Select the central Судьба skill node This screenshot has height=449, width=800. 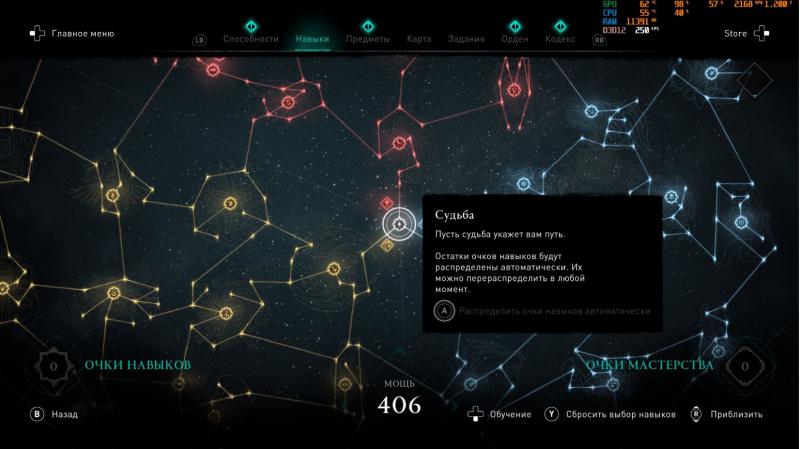398,225
